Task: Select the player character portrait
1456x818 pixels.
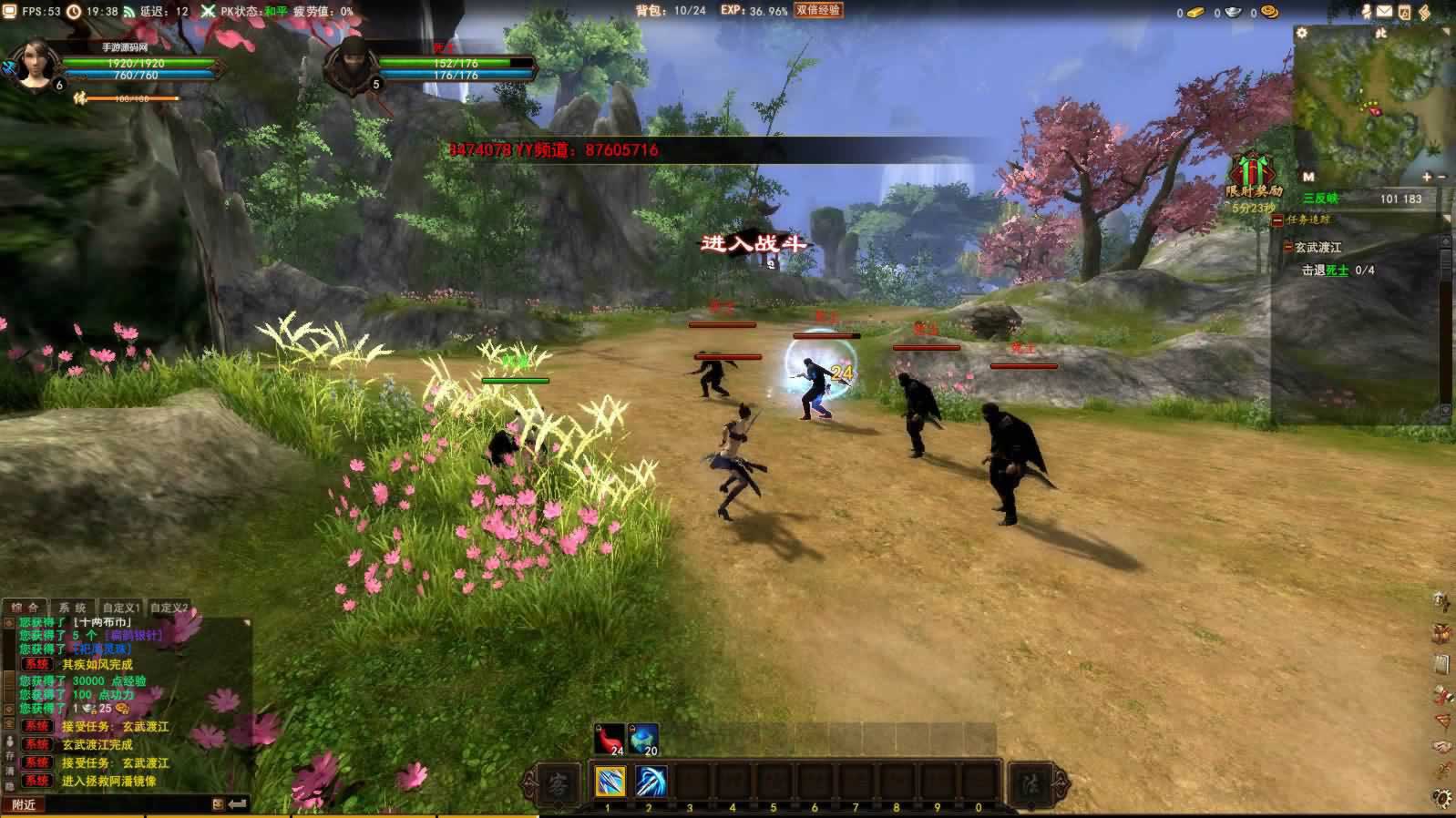Action: tap(36, 66)
